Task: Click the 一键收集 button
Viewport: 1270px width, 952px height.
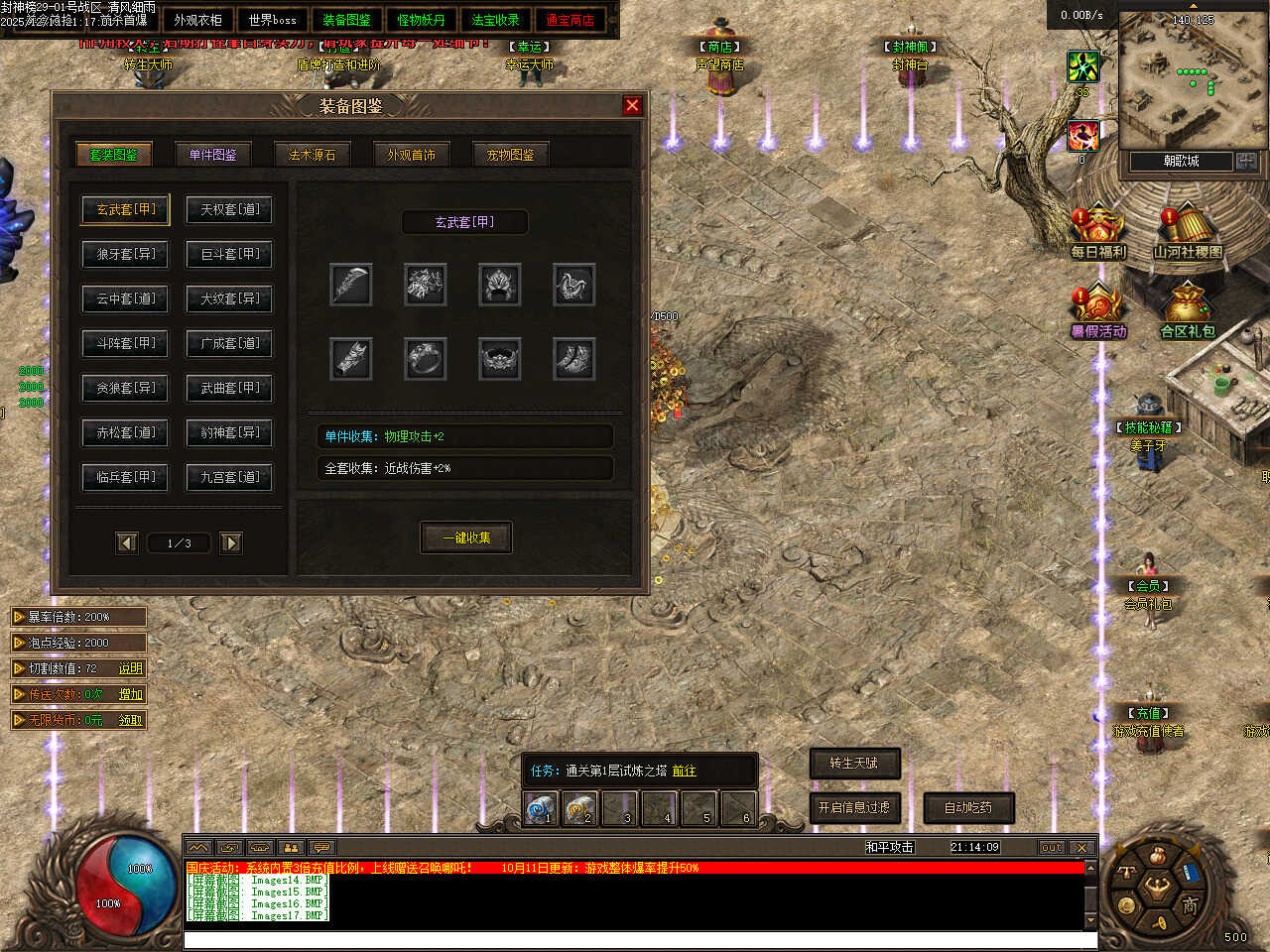Action: click(466, 537)
